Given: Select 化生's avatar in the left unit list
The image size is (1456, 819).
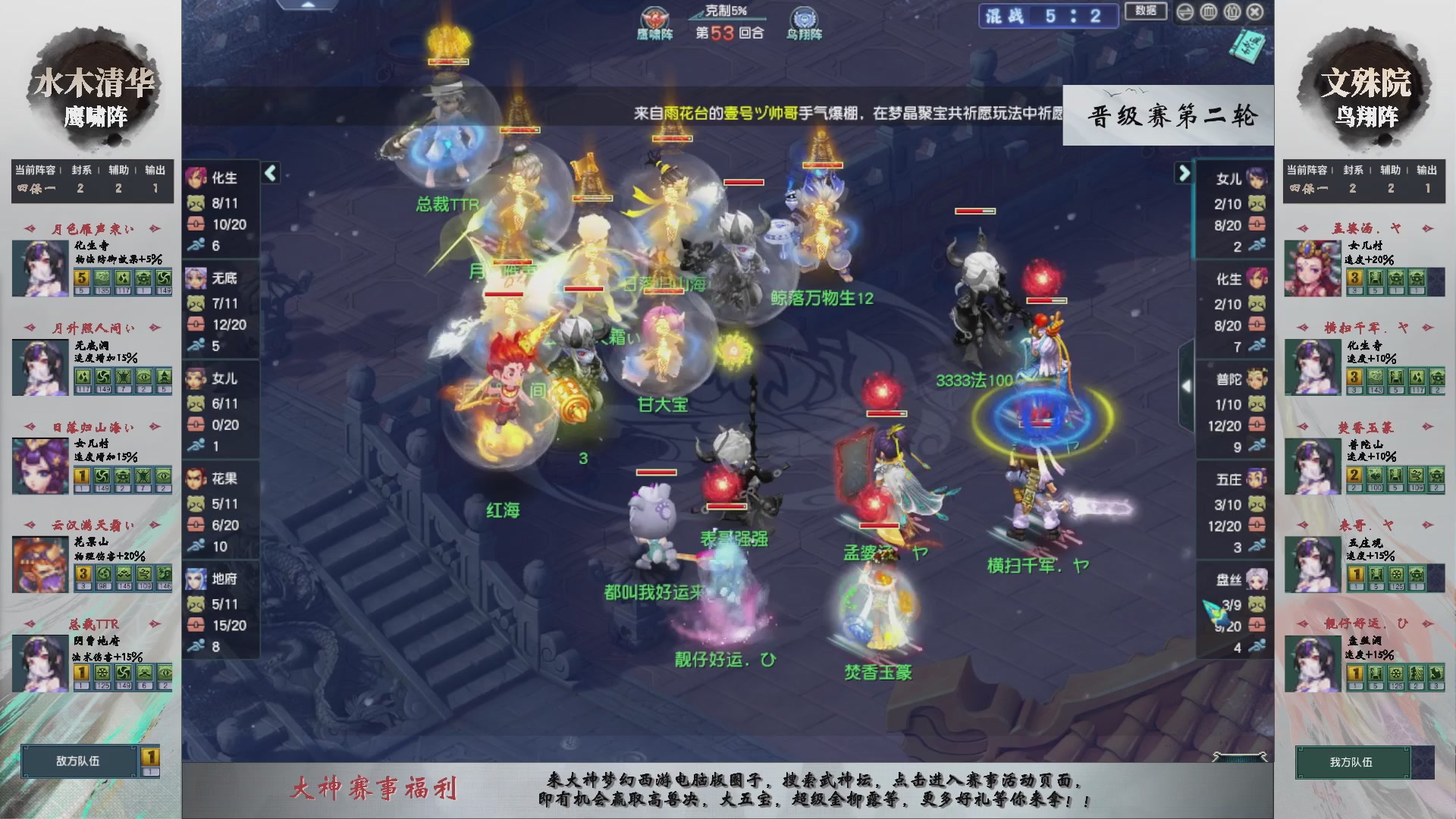Looking at the screenshot, I should coord(196,179).
